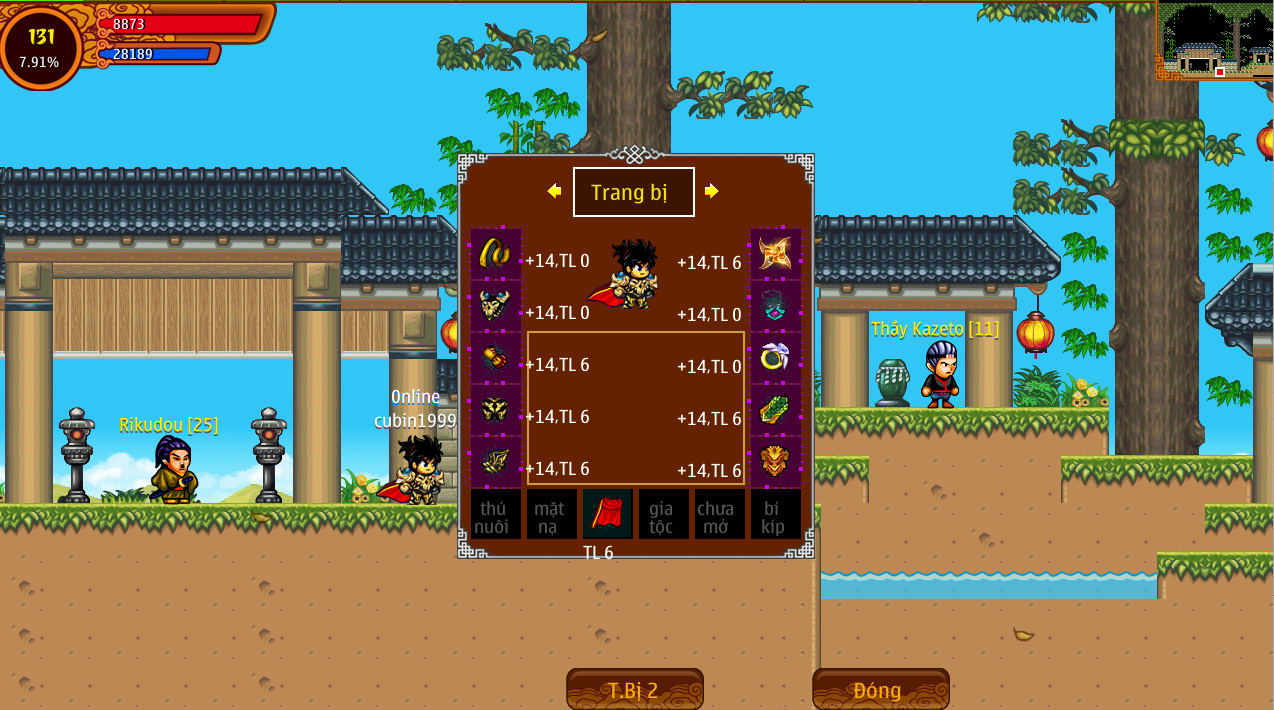Screen dimensions: 1274x710
Task: Select the red and gold glove slot
Action: point(496,358)
